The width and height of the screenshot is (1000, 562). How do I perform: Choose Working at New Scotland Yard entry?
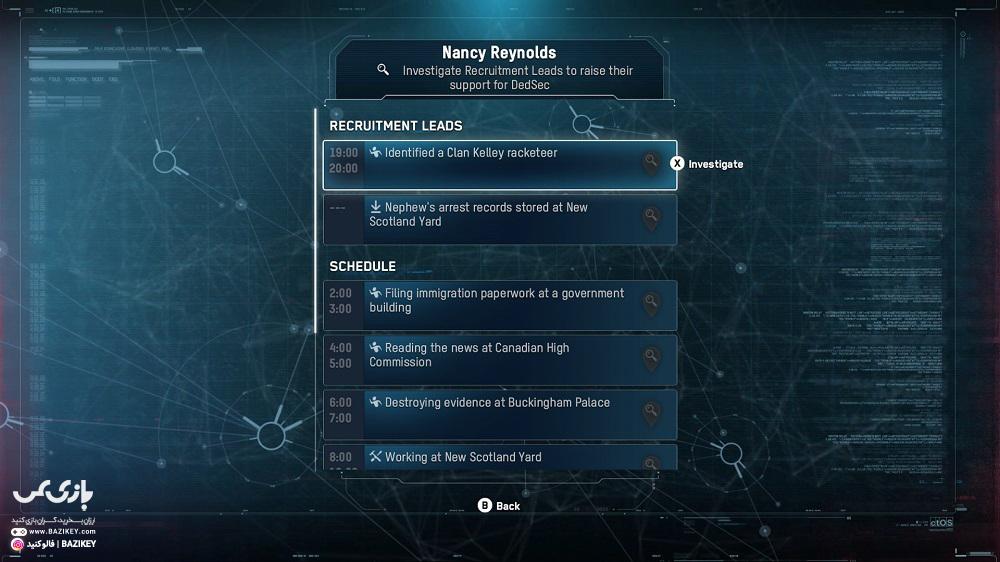pyautogui.click(x=499, y=458)
